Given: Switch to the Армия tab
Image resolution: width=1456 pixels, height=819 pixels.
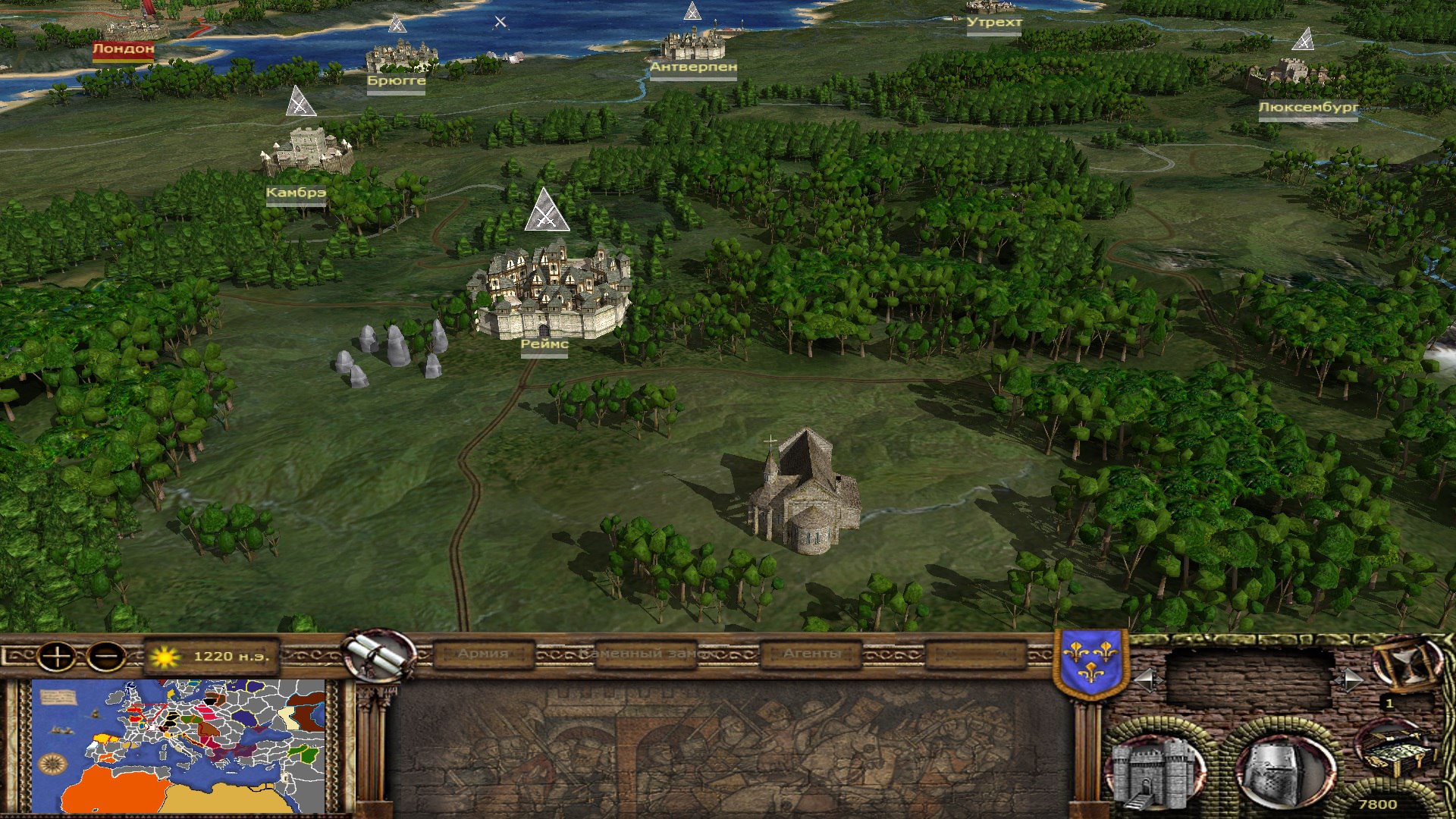Looking at the screenshot, I should pos(483,654).
